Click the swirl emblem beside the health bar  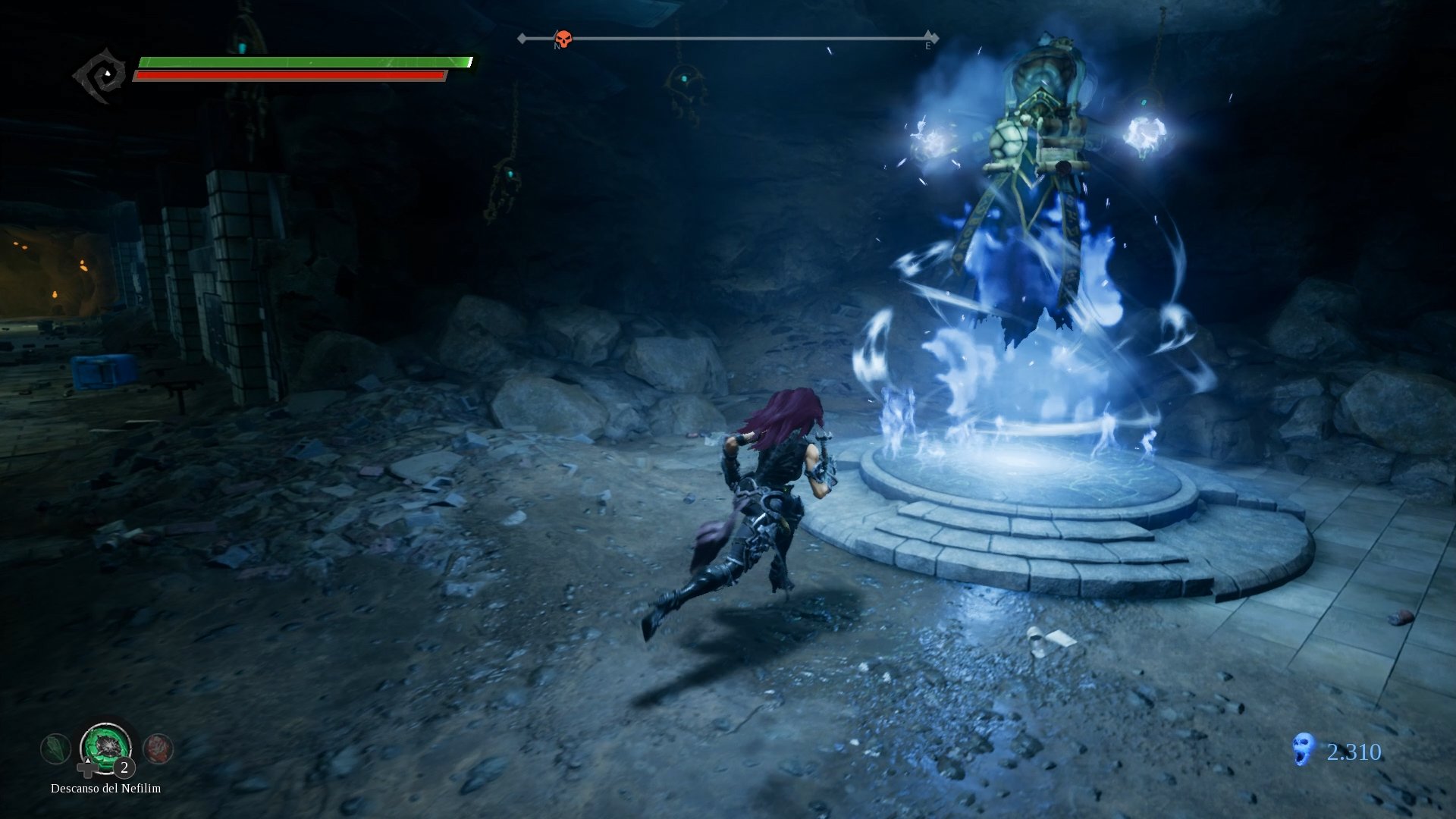coord(102,74)
